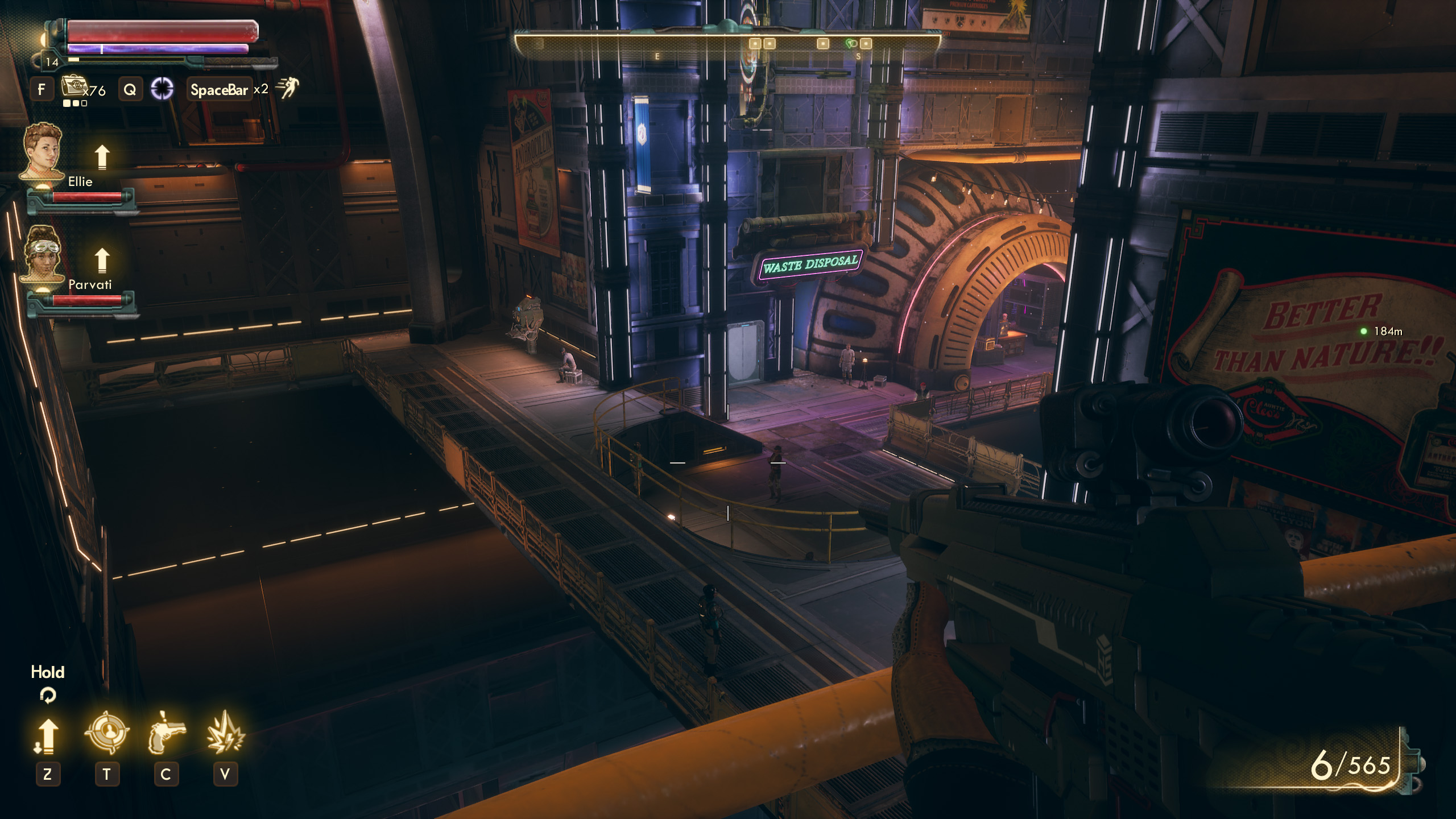
Task: Activate the companion attack target command
Action: (x=106, y=733)
